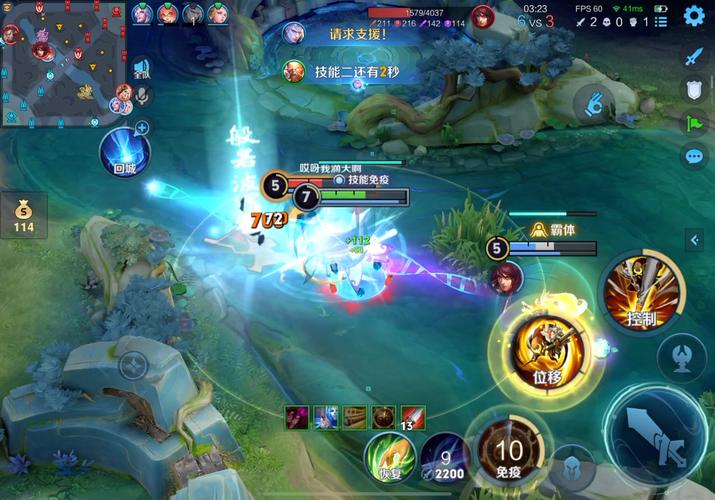Image resolution: width=715 pixels, height=500 pixels.
Task: Trigger the summoner spell showing 2200
Action: pos(445,457)
